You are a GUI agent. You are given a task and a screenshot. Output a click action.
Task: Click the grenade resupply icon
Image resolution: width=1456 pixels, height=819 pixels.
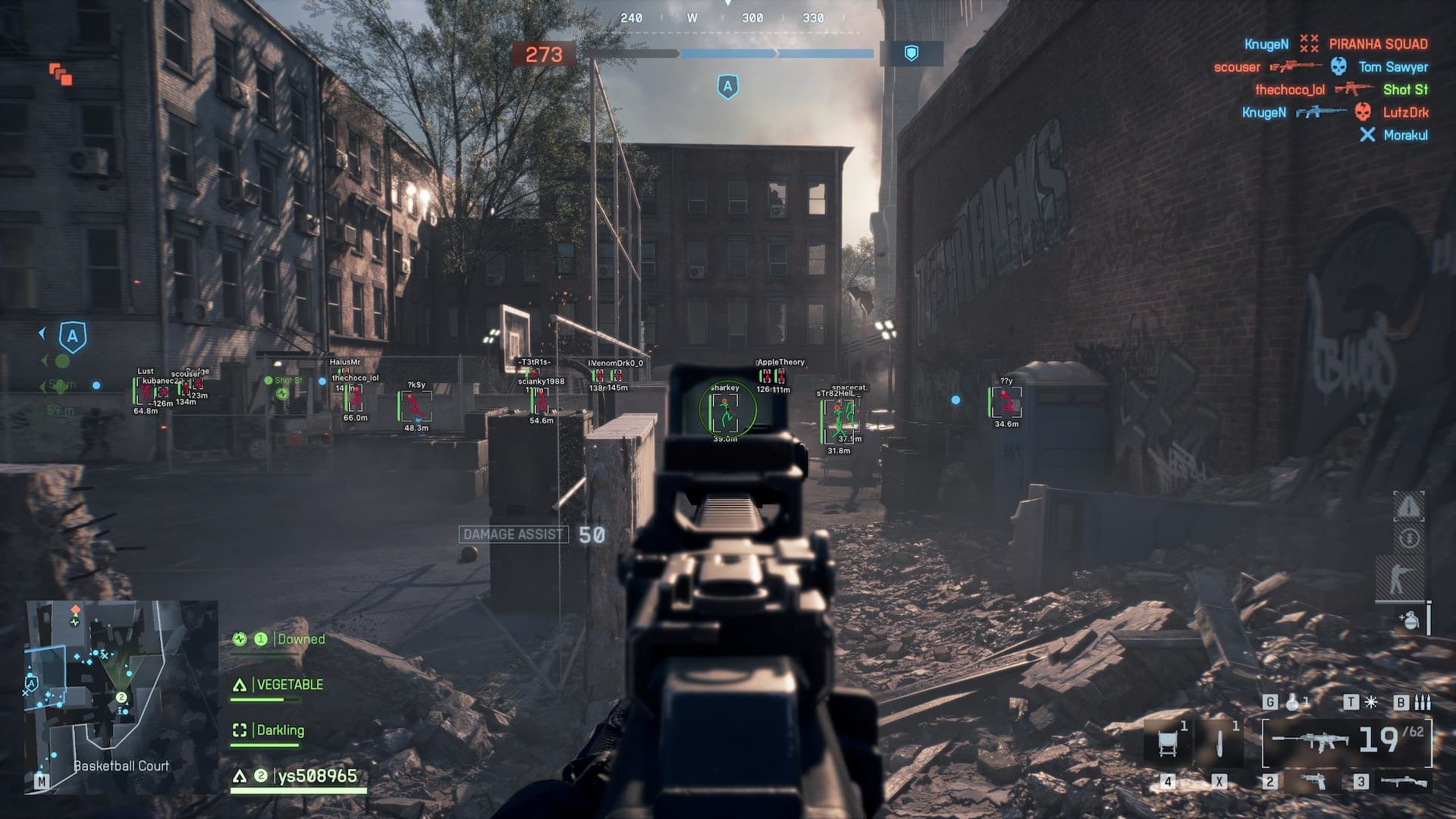click(1409, 620)
